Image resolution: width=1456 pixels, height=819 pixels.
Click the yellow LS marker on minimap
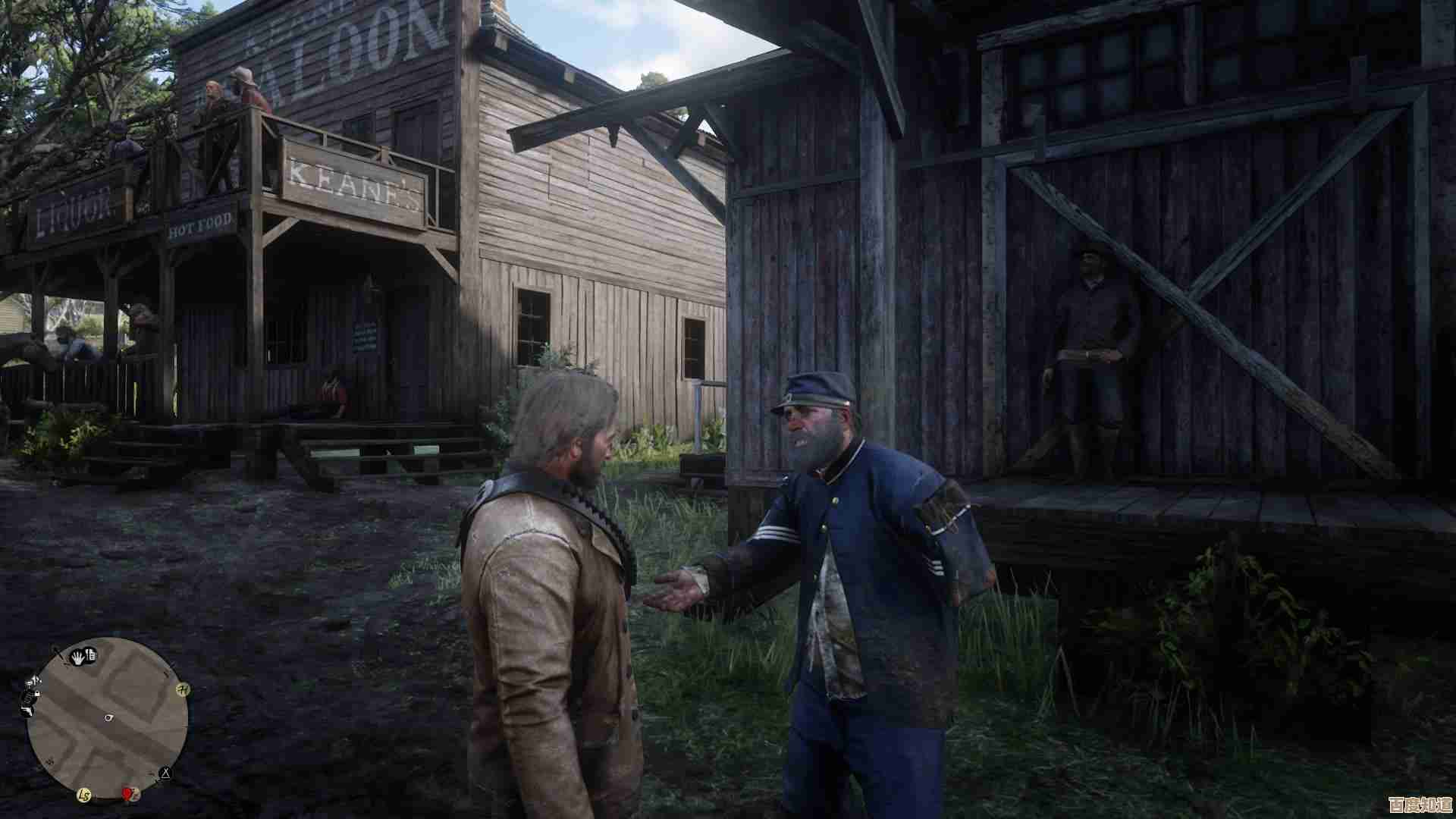pos(85,795)
